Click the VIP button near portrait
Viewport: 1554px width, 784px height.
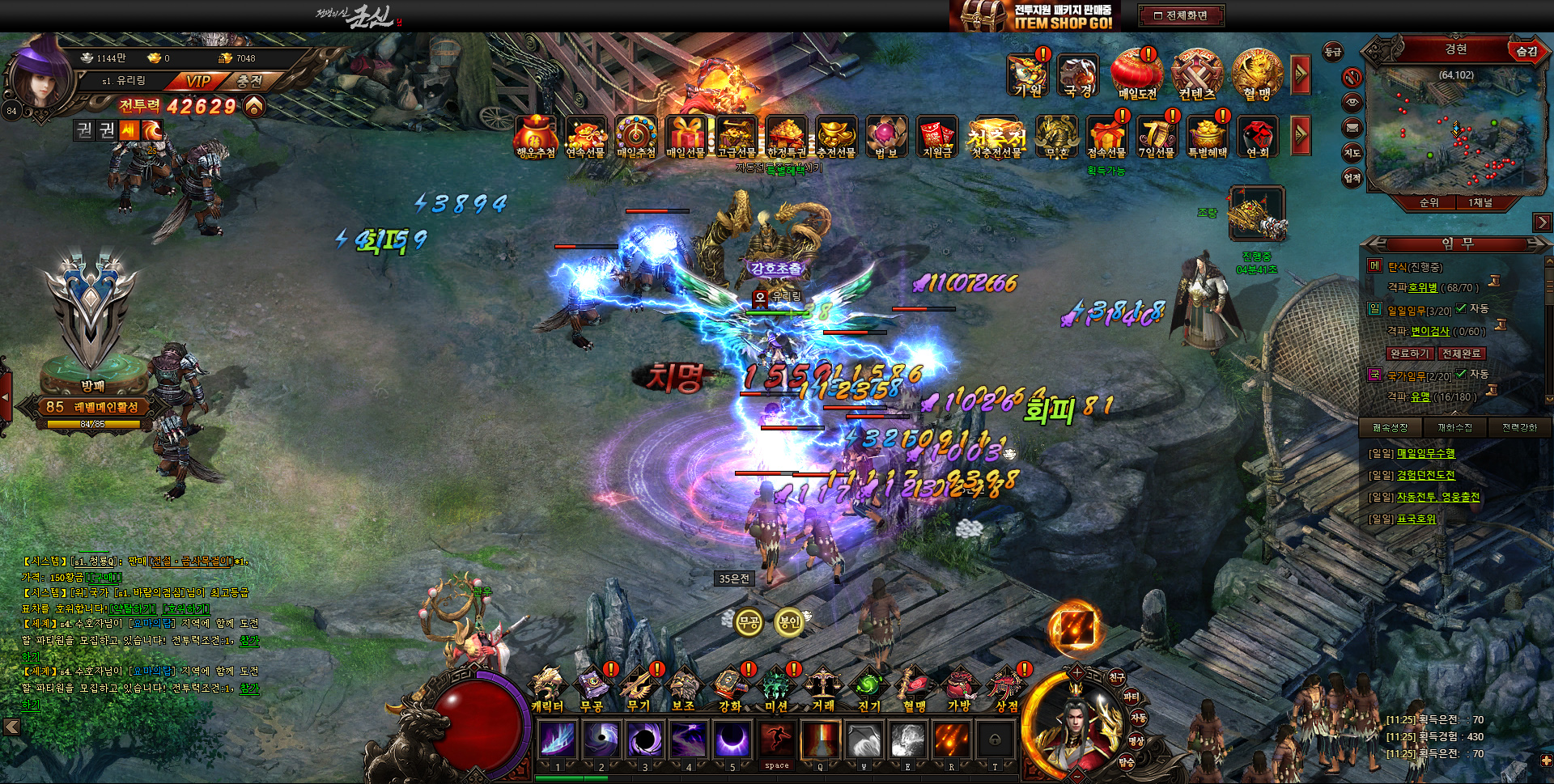[197, 81]
